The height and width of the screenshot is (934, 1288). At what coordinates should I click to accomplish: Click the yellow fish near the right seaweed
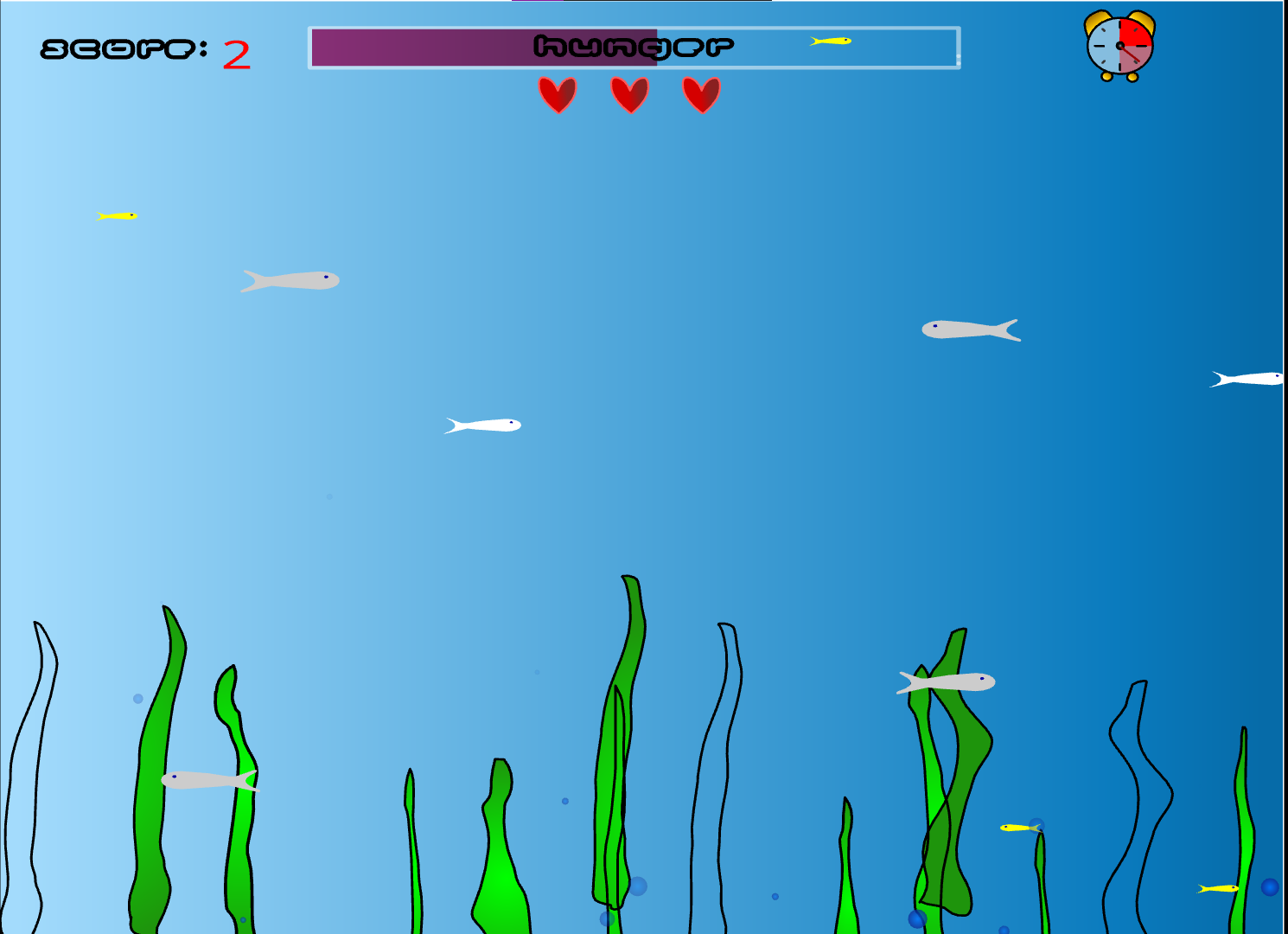[1017, 827]
